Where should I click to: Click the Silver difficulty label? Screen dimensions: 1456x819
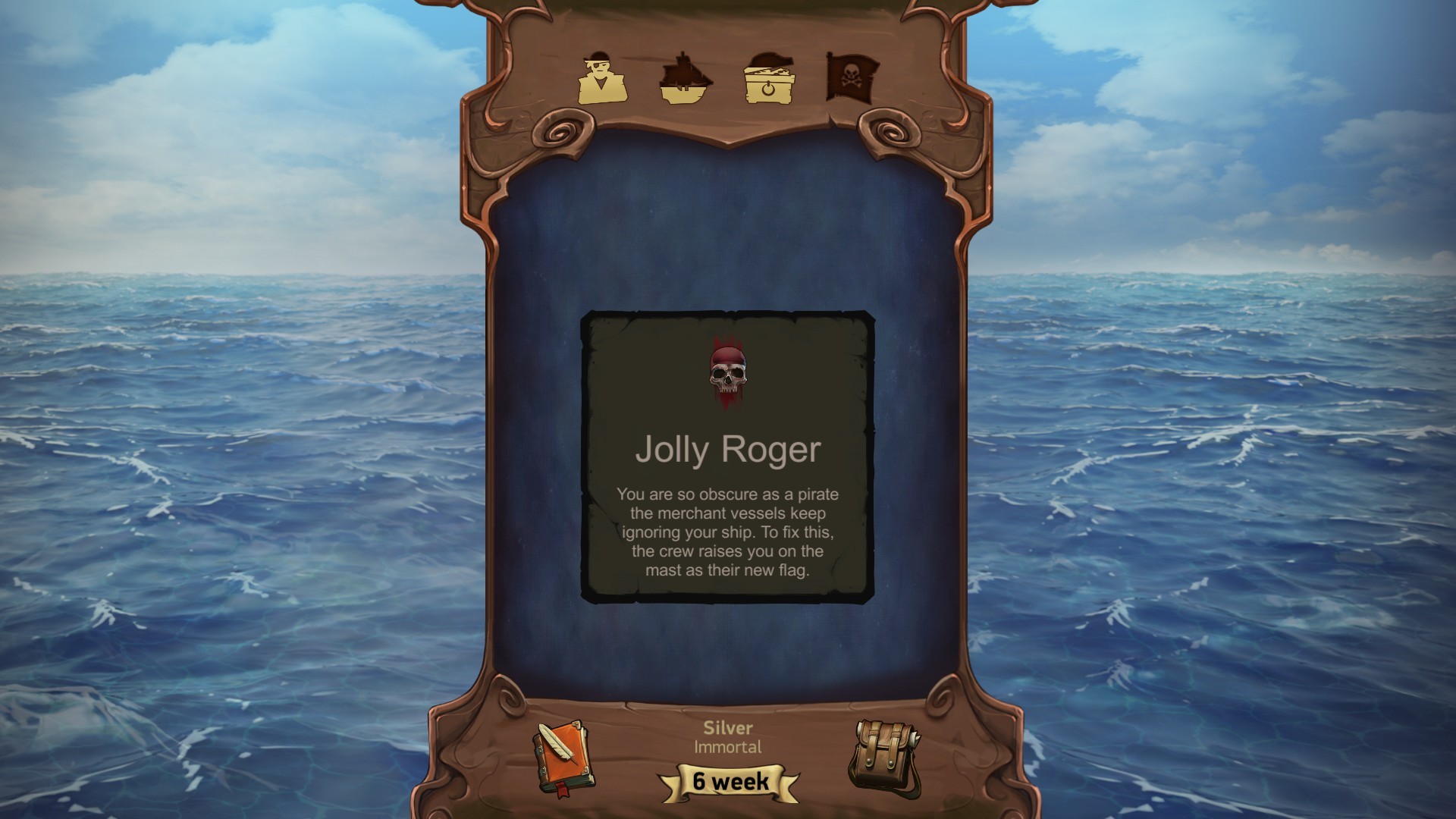pyautogui.click(x=726, y=727)
